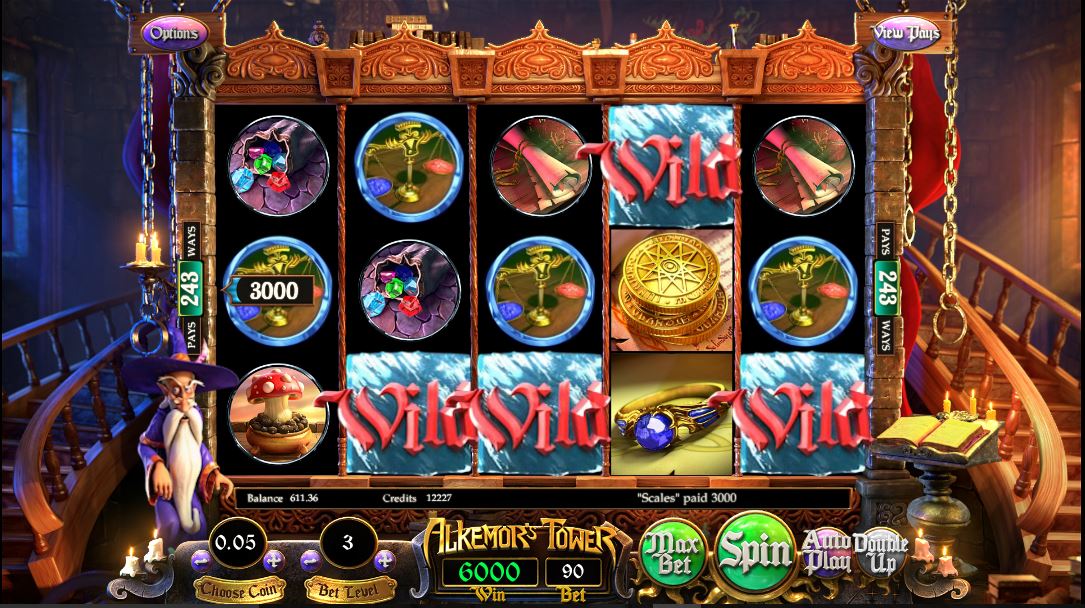Increase the coin value with plus
This screenshot has width=1085, height=608.
[273, 559]
